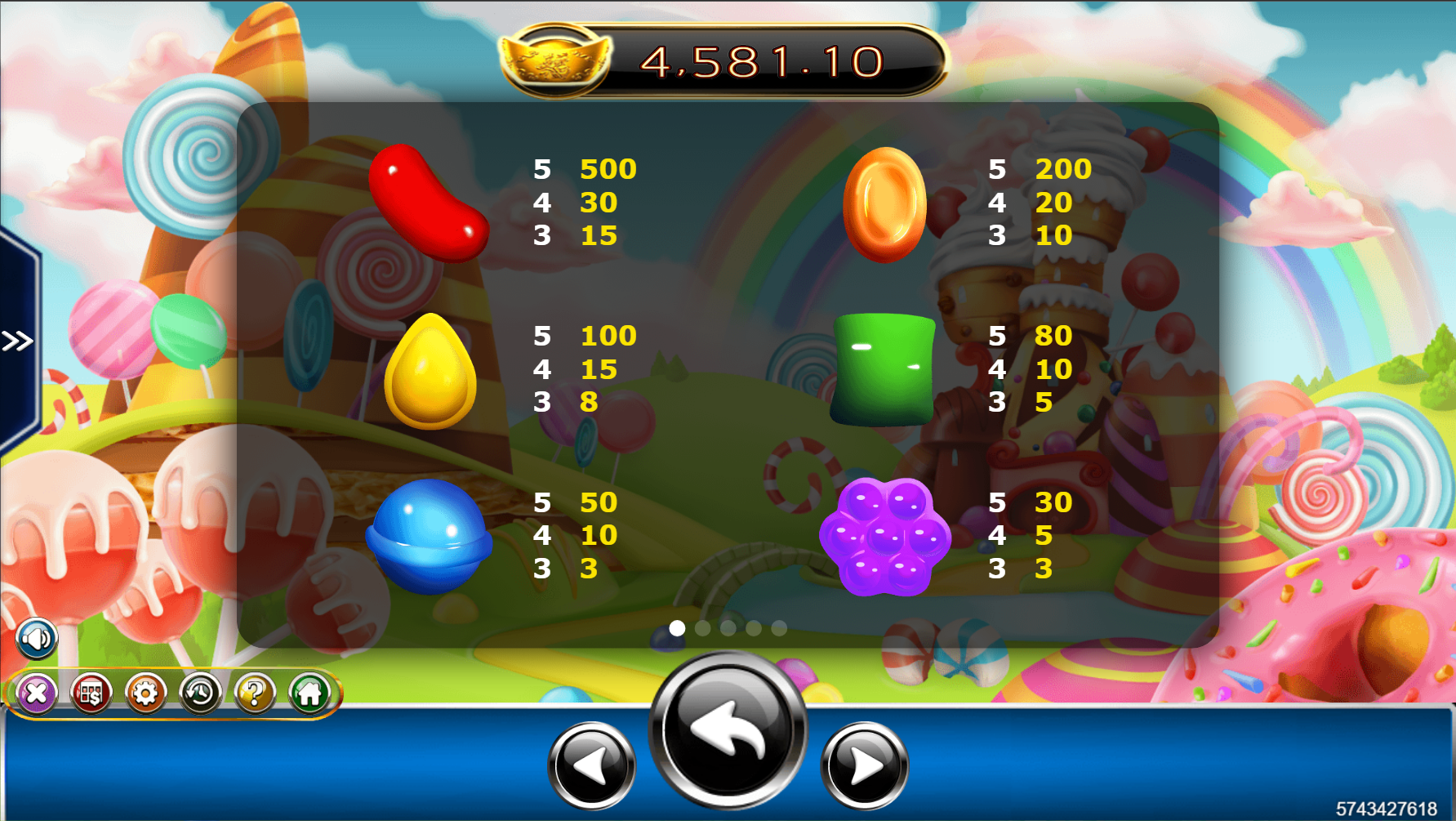
Task: Toggle the sound speaker button
Action: click(37, 639)
